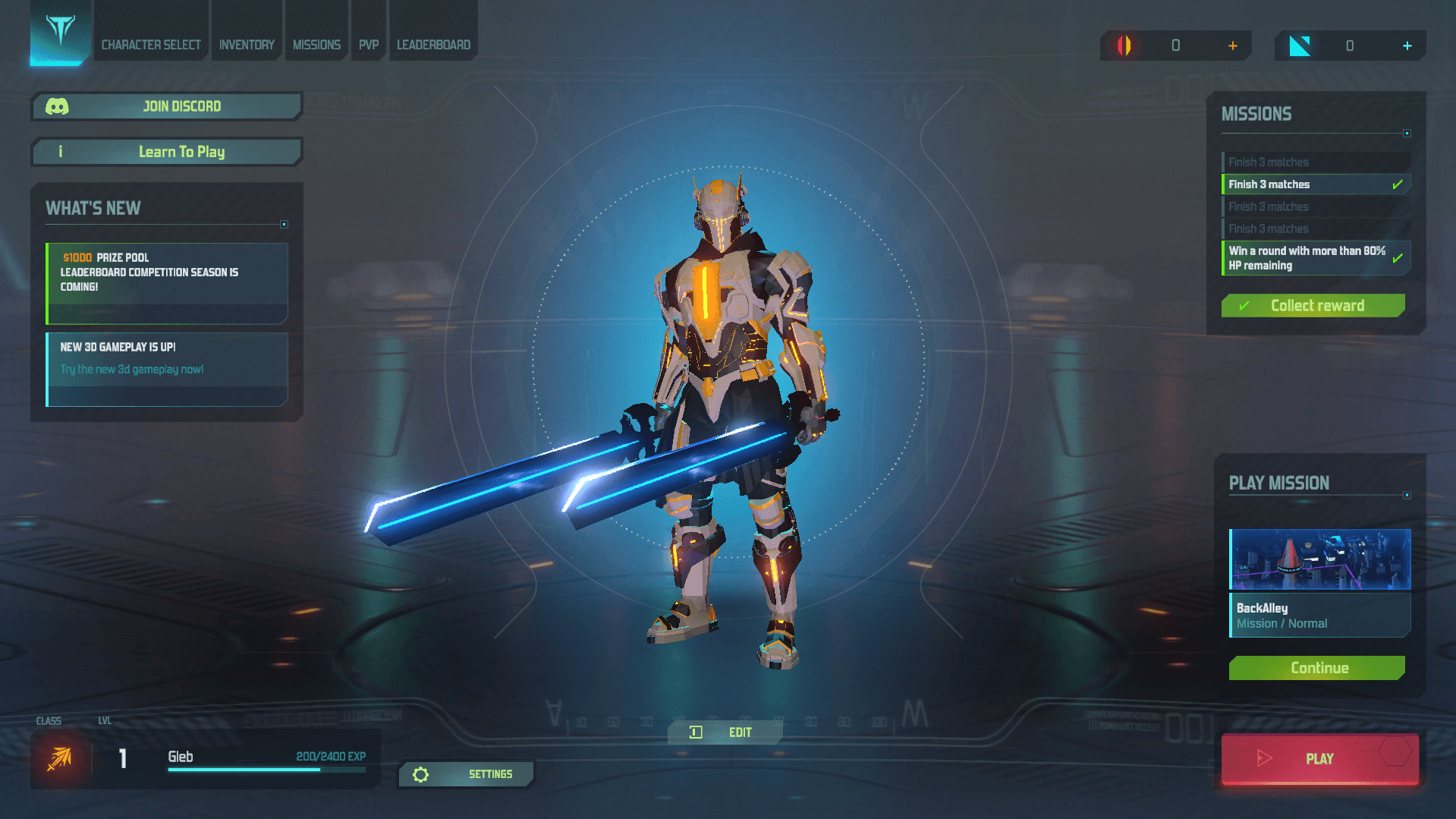Open the BackAlley mission thumbnail
Image resolution: width=1456 pixels, height=819 pixels.
(x=1319, y=559)
